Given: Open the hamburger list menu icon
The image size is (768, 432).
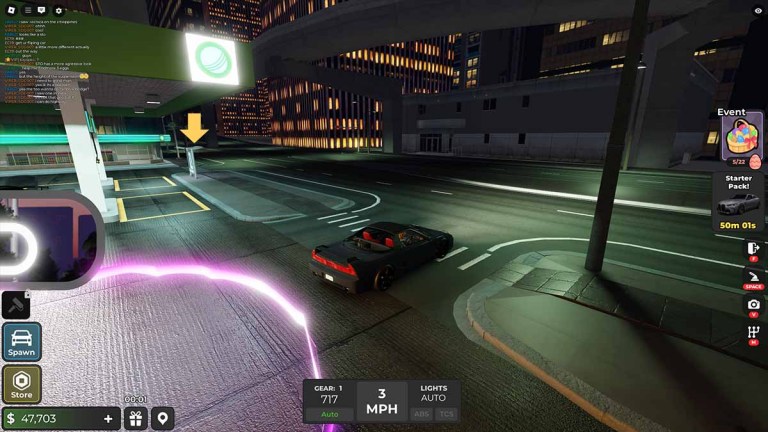Looking at the screenshot, I should point(27,10).
